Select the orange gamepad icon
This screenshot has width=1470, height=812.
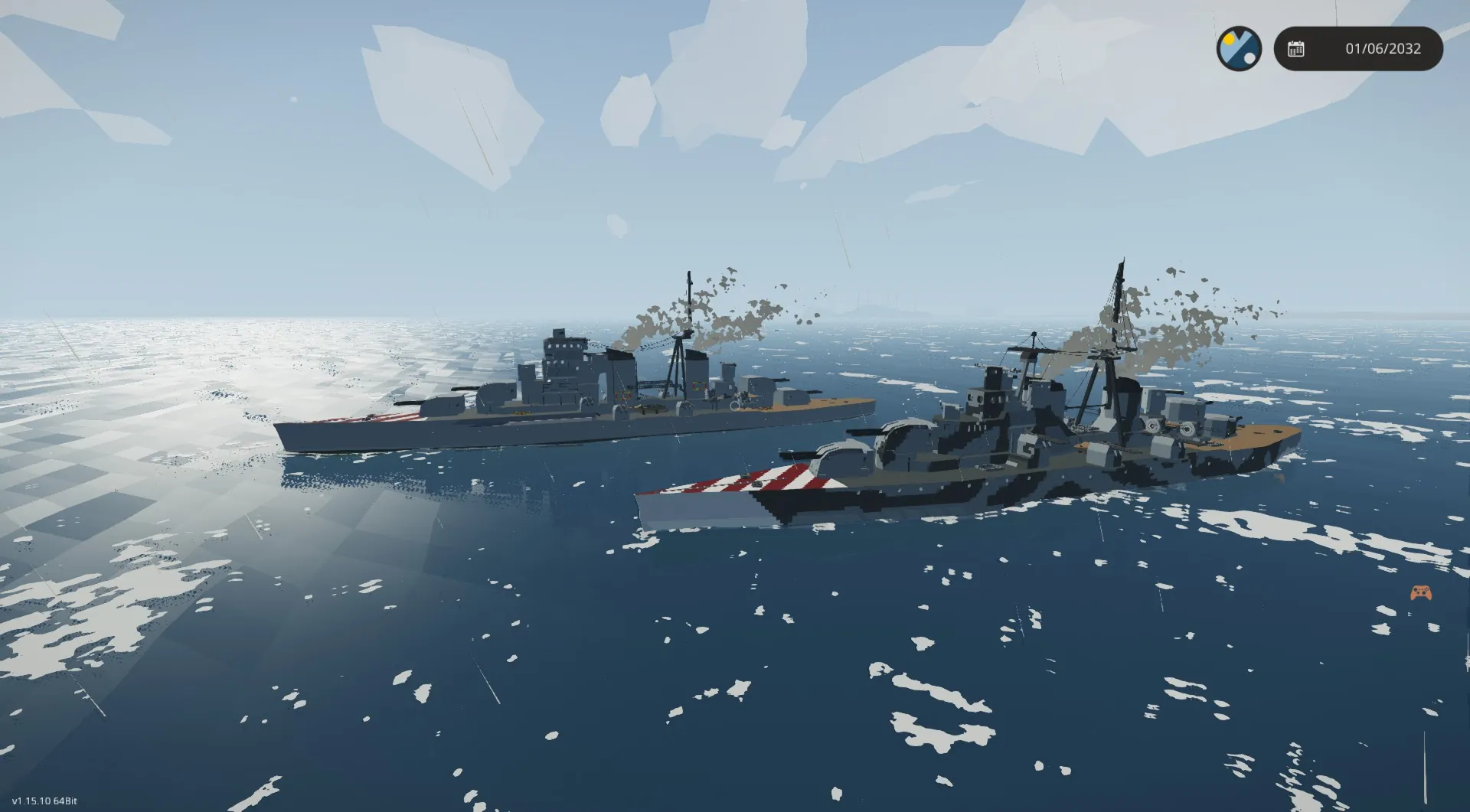point(1421,593)
